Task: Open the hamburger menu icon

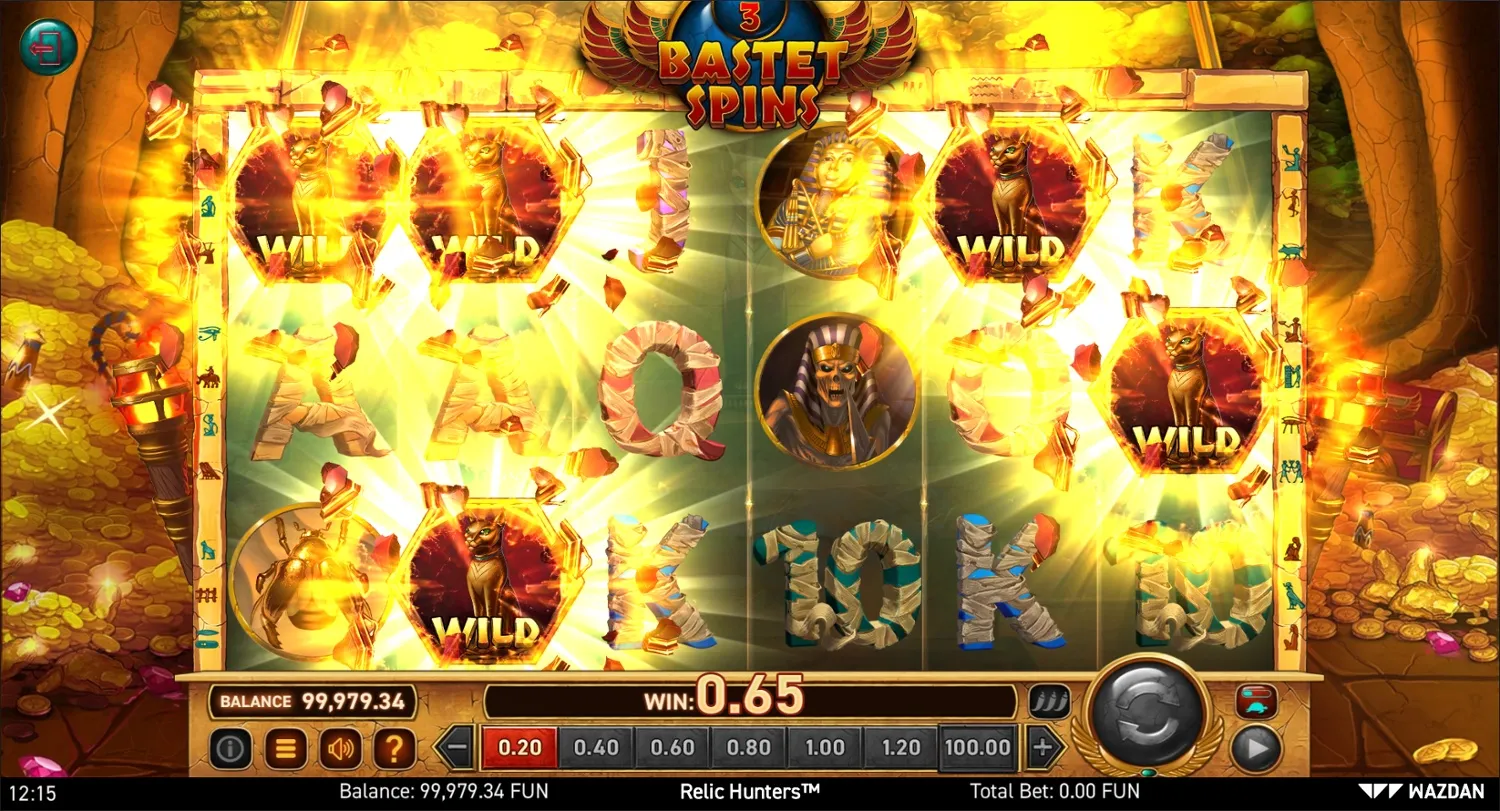Action: point(286,747)
